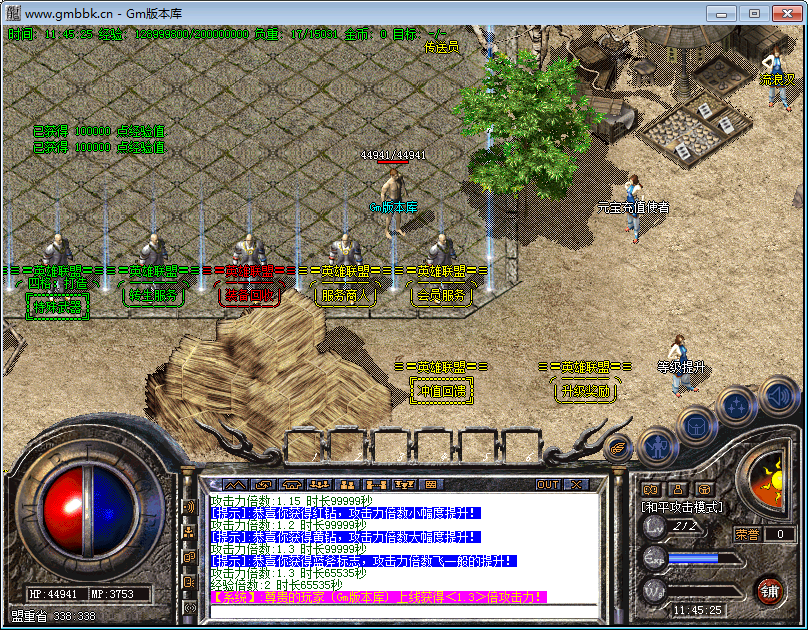The image size is (808, 630).
Task: Close the chat panel with X button
Action: [x=575, y=485]
